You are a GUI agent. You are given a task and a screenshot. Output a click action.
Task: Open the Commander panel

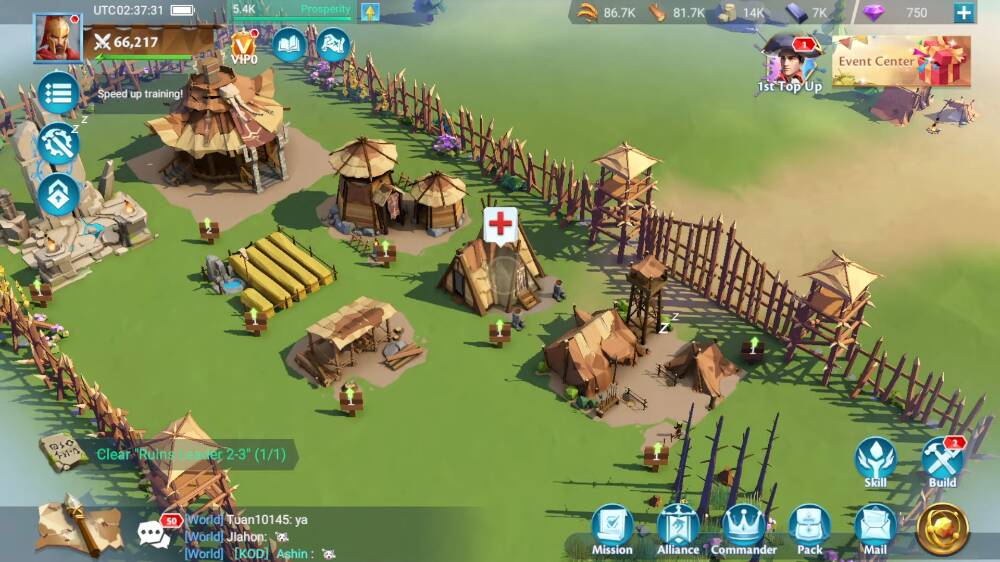[x=744, y=530]
